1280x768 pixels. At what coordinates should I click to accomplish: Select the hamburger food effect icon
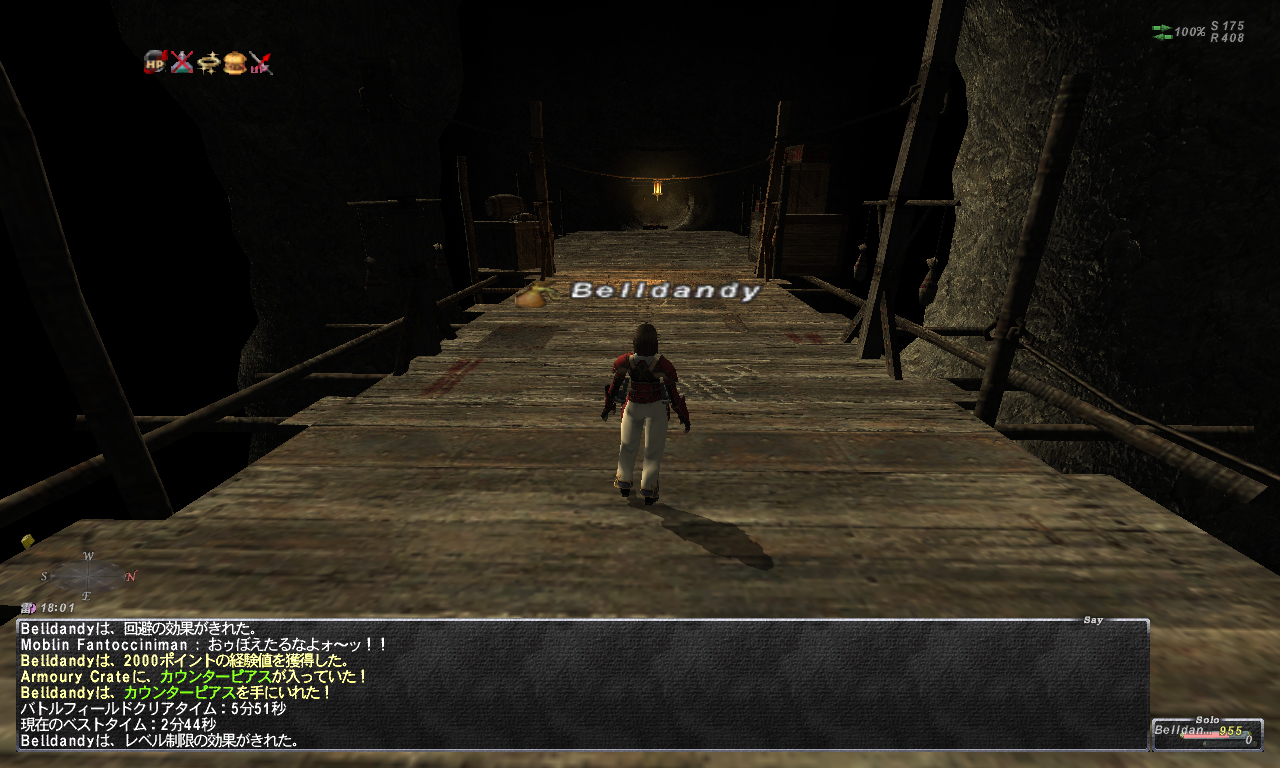click(x=235, y=63)
